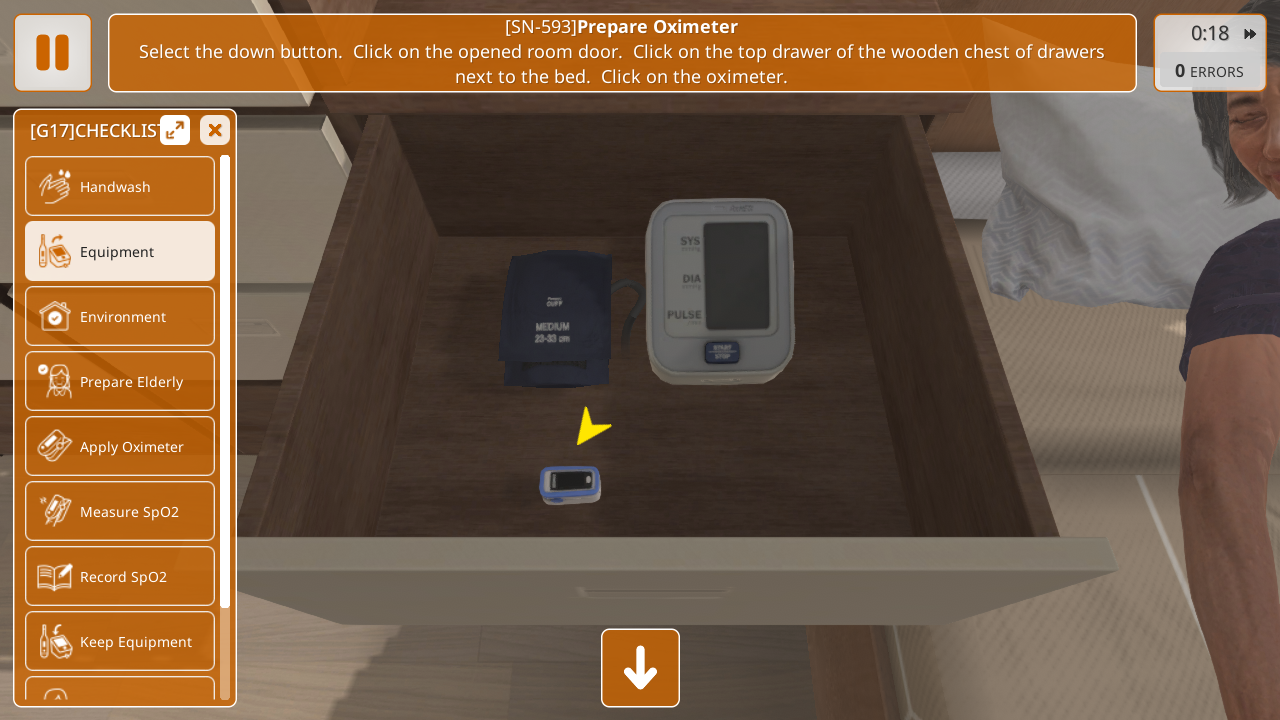The width and height of the screenshot is (1280, 720).
Task: Select the Prepare Elderly step
Action: coord(120,382)
